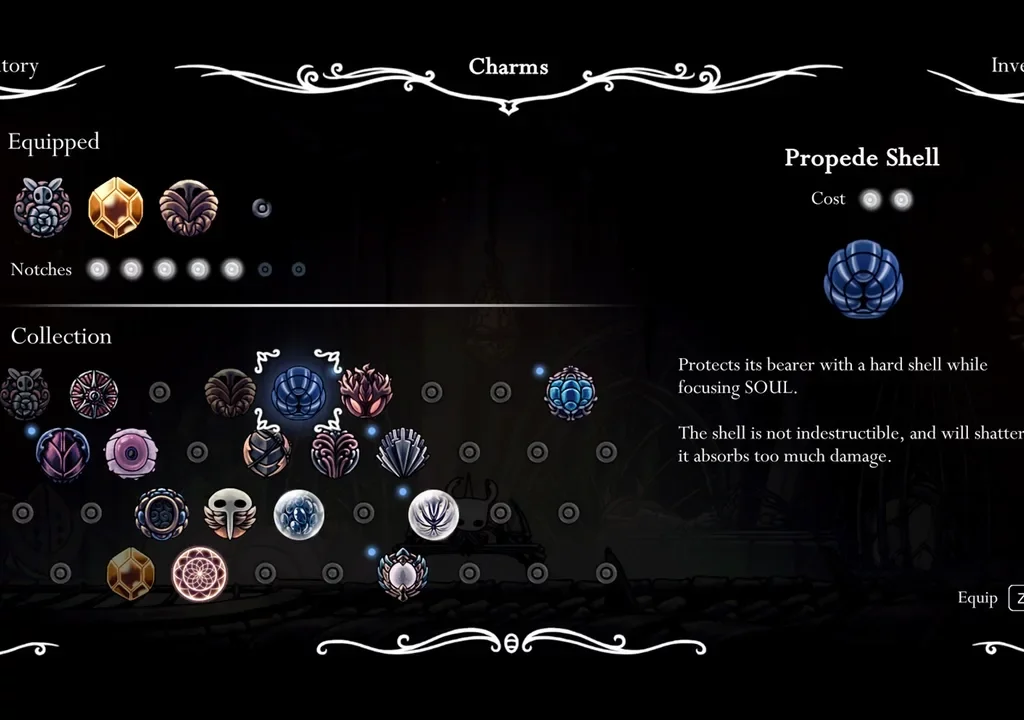Select the white orb with black branches
Image resolution: width=1024 pixels, height=720 pixels.
tap(433, 514)
